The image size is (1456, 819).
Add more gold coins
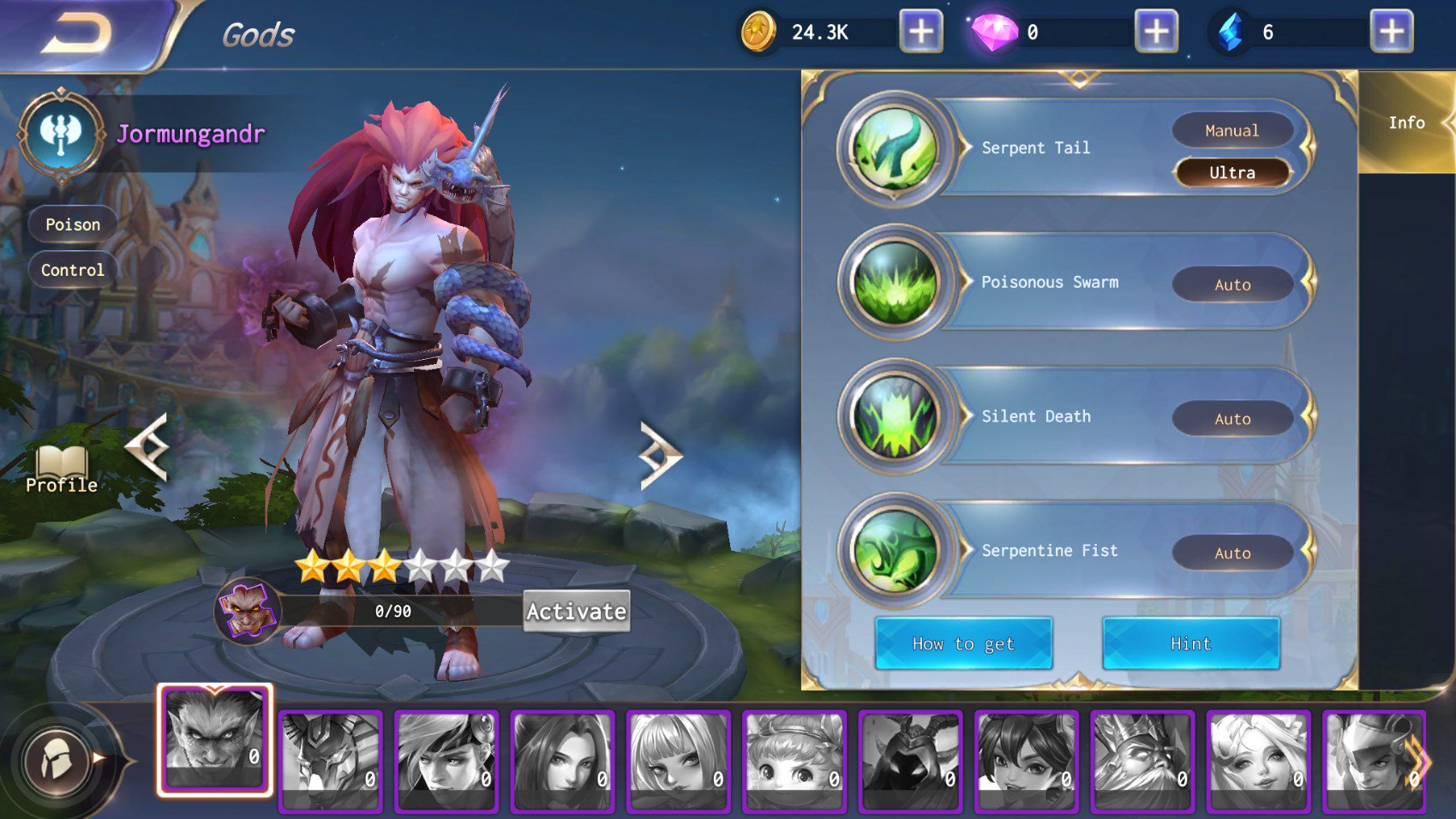pyautogui.click(x=920, y=33)
